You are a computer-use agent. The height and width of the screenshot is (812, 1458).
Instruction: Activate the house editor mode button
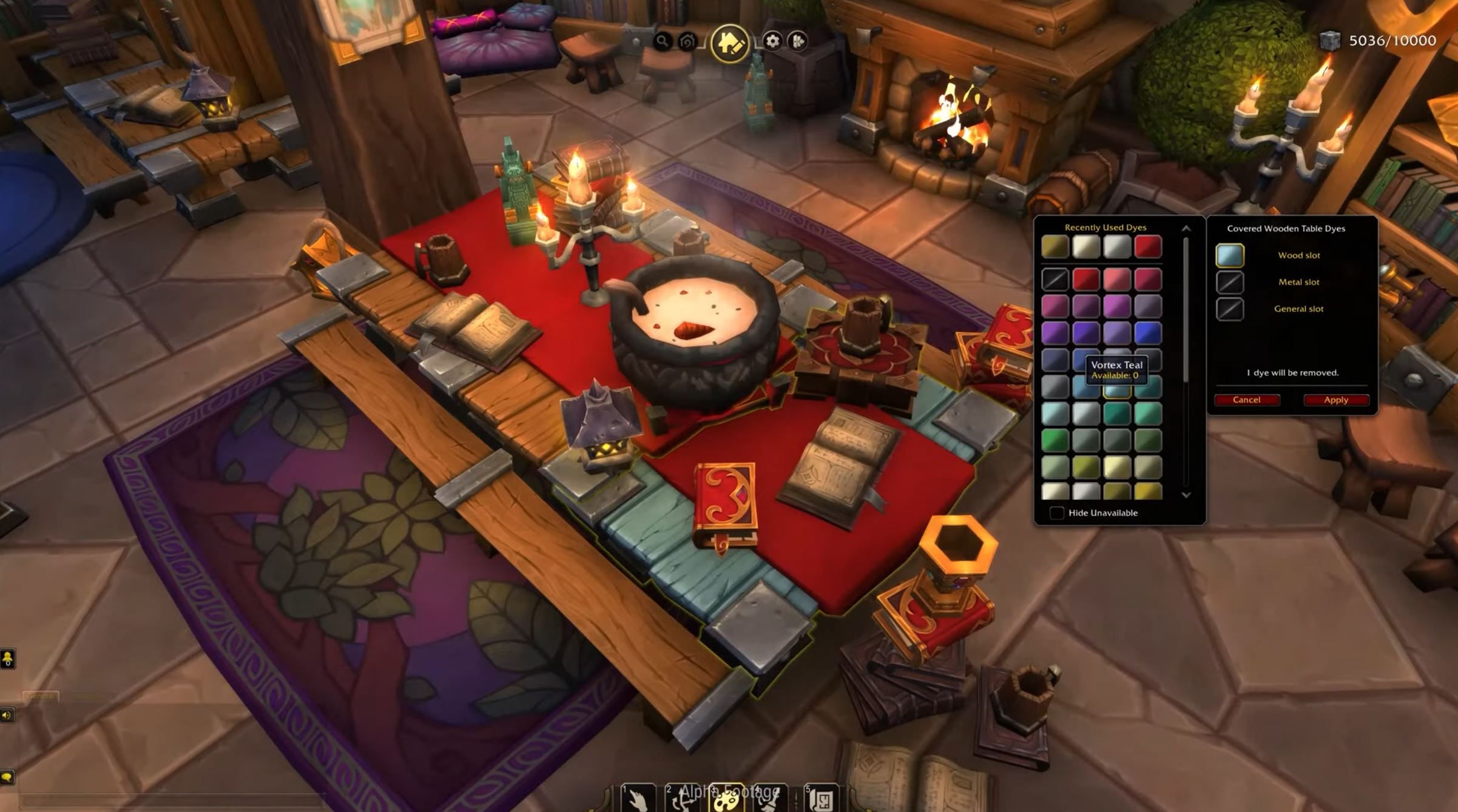pyautogui.click(x=729, y=42)
